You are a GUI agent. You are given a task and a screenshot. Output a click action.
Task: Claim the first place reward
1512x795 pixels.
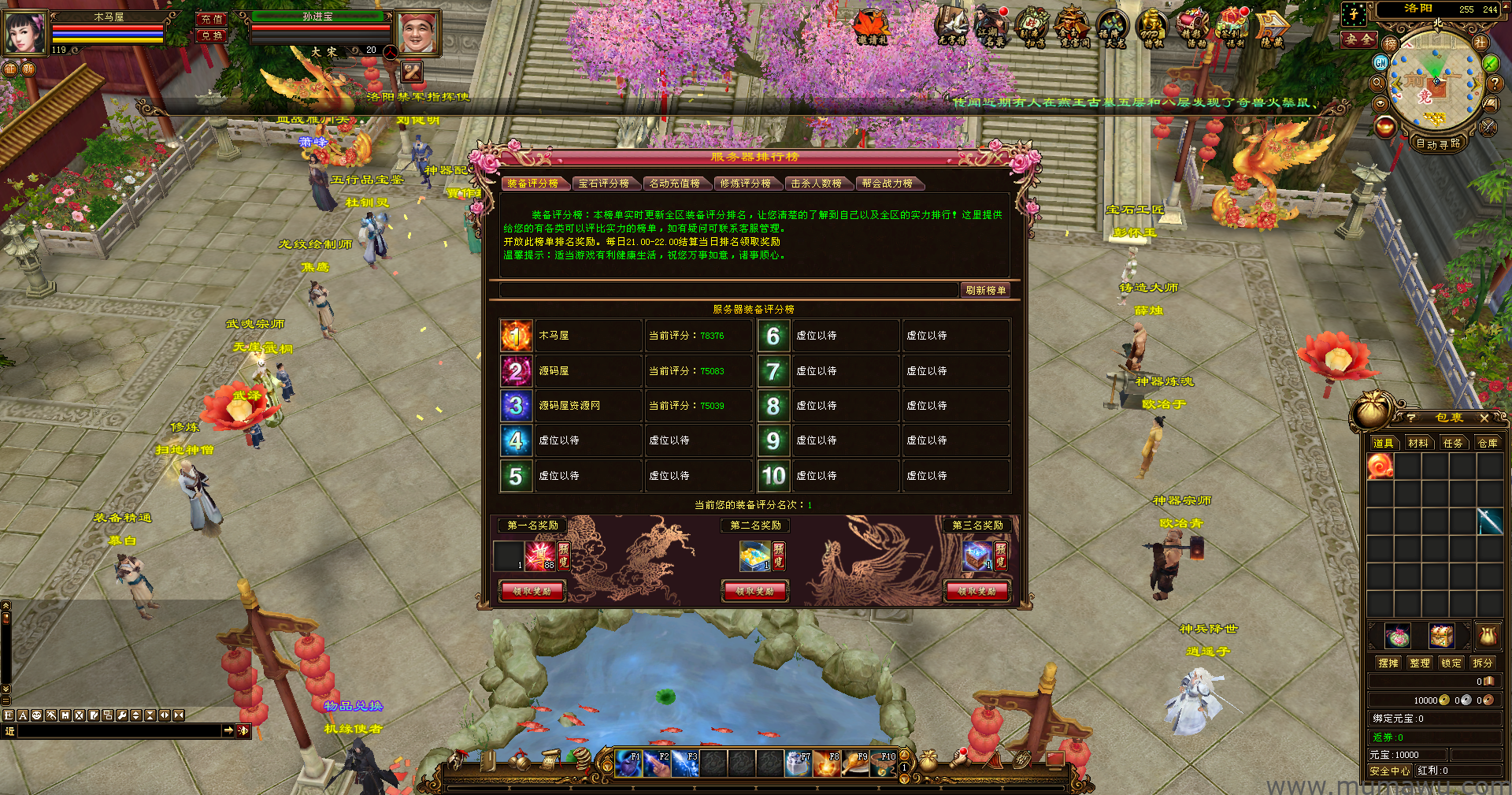coord(532,591)
